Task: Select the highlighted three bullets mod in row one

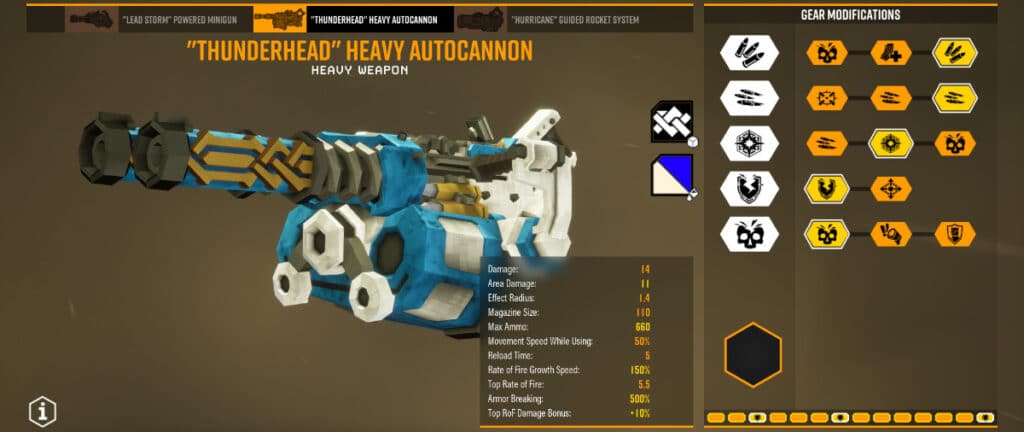Action: pos(954,53)
